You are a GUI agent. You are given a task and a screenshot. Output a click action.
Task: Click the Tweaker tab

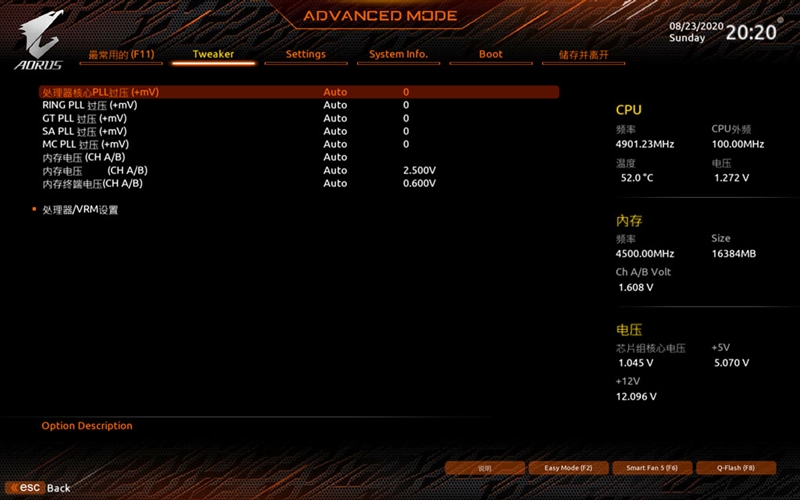tap(212, 54)
